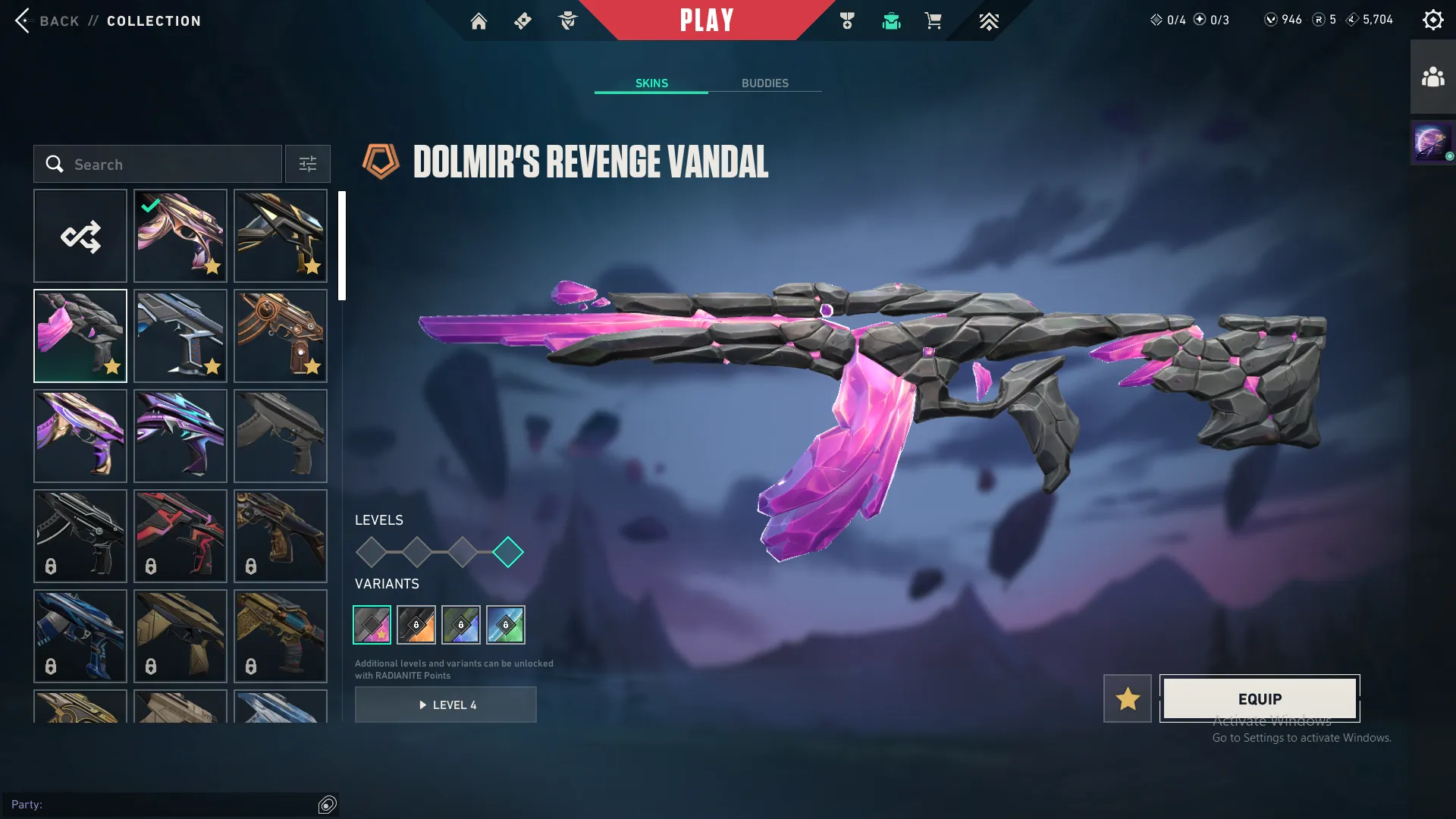
Task: Open the Esports icon on the navbar
Action: coord(989,21)
